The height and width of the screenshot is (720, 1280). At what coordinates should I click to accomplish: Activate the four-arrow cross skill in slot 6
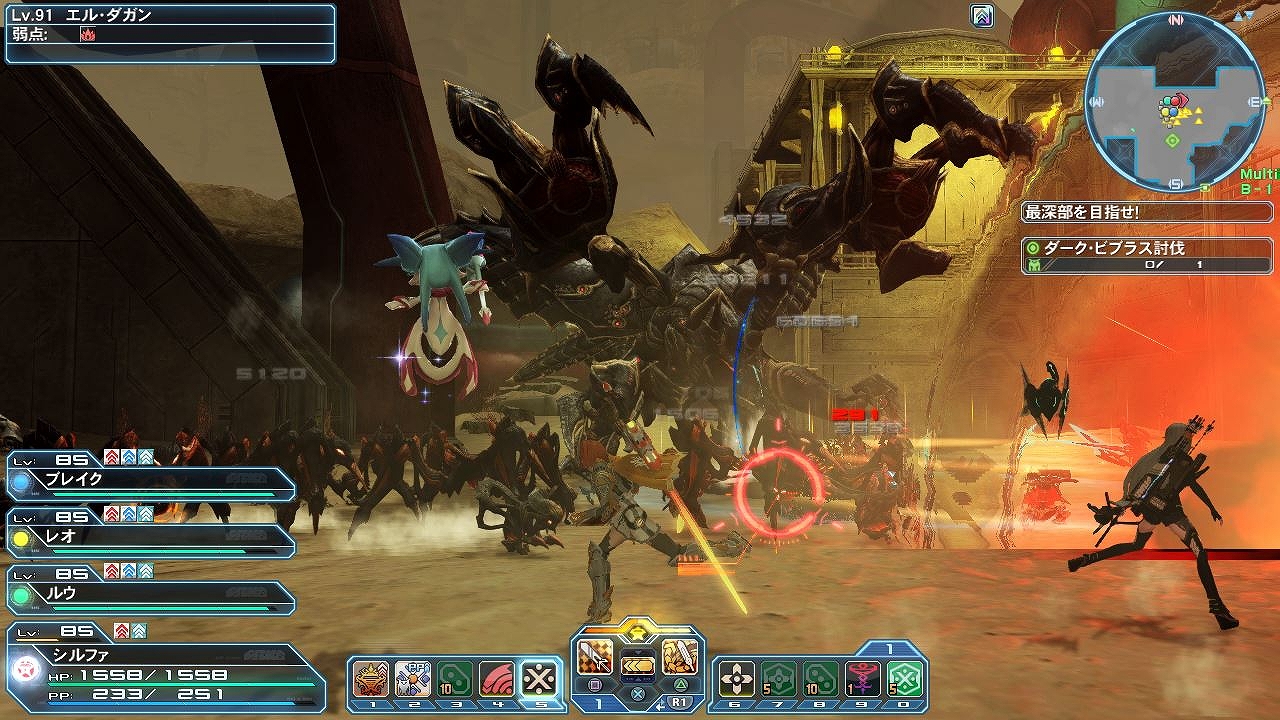click(736, 679)
